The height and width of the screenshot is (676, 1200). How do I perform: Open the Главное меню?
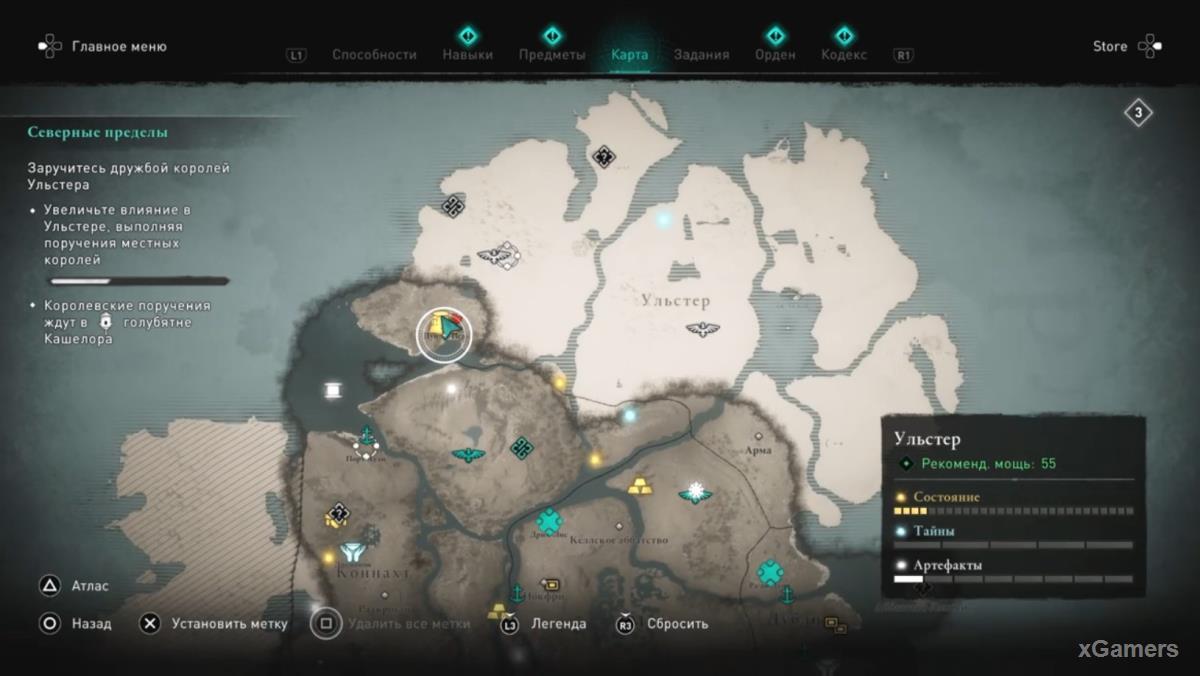pos(104,46)
